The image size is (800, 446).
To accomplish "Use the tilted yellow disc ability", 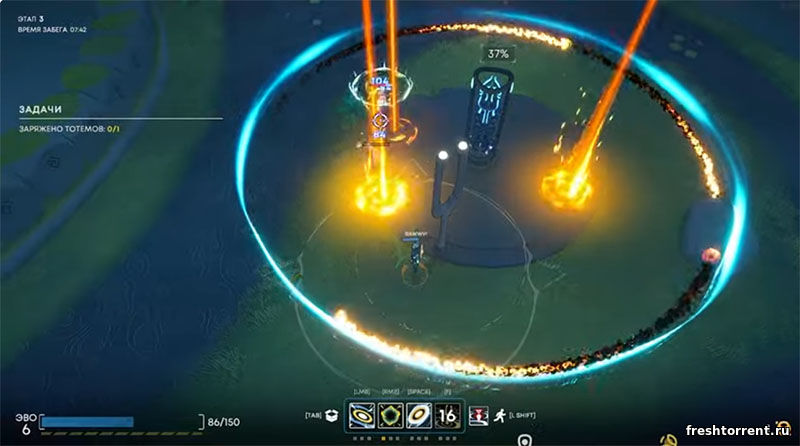I will coord(419,414).
